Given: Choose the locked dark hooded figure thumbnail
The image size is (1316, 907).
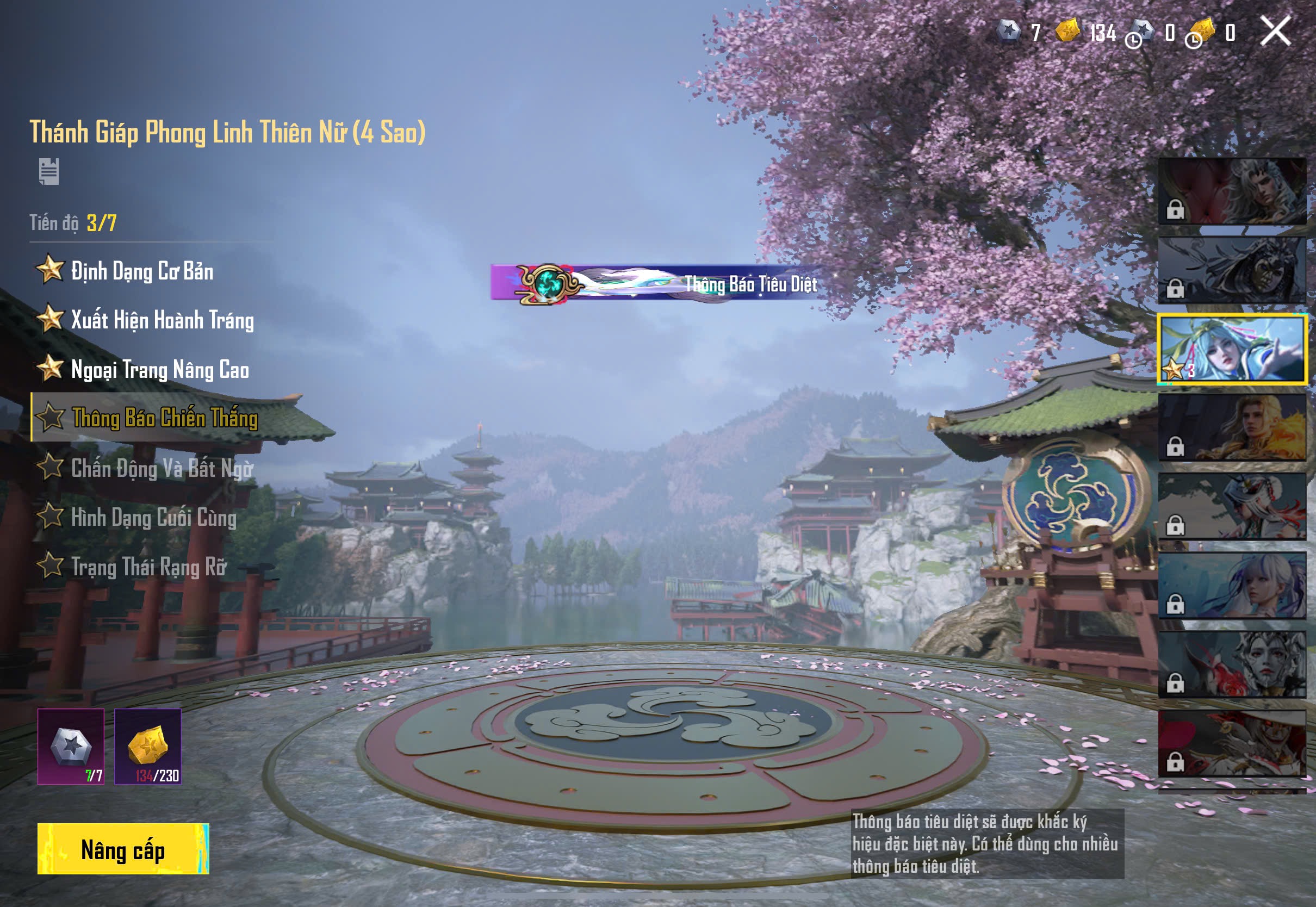Looking at the screenshot, I should (1232, 270).
